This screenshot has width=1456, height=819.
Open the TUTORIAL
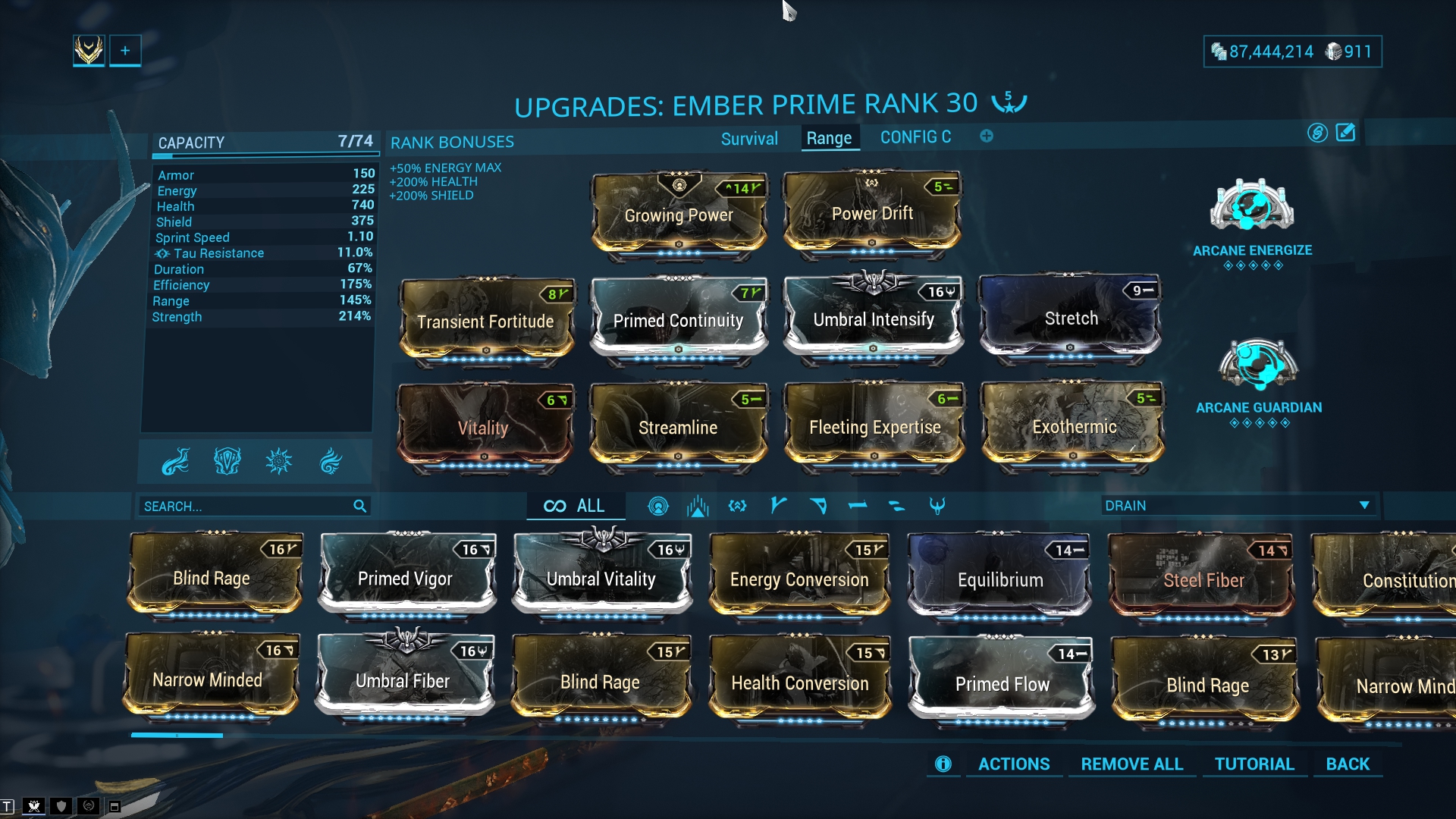point(1254,764)
